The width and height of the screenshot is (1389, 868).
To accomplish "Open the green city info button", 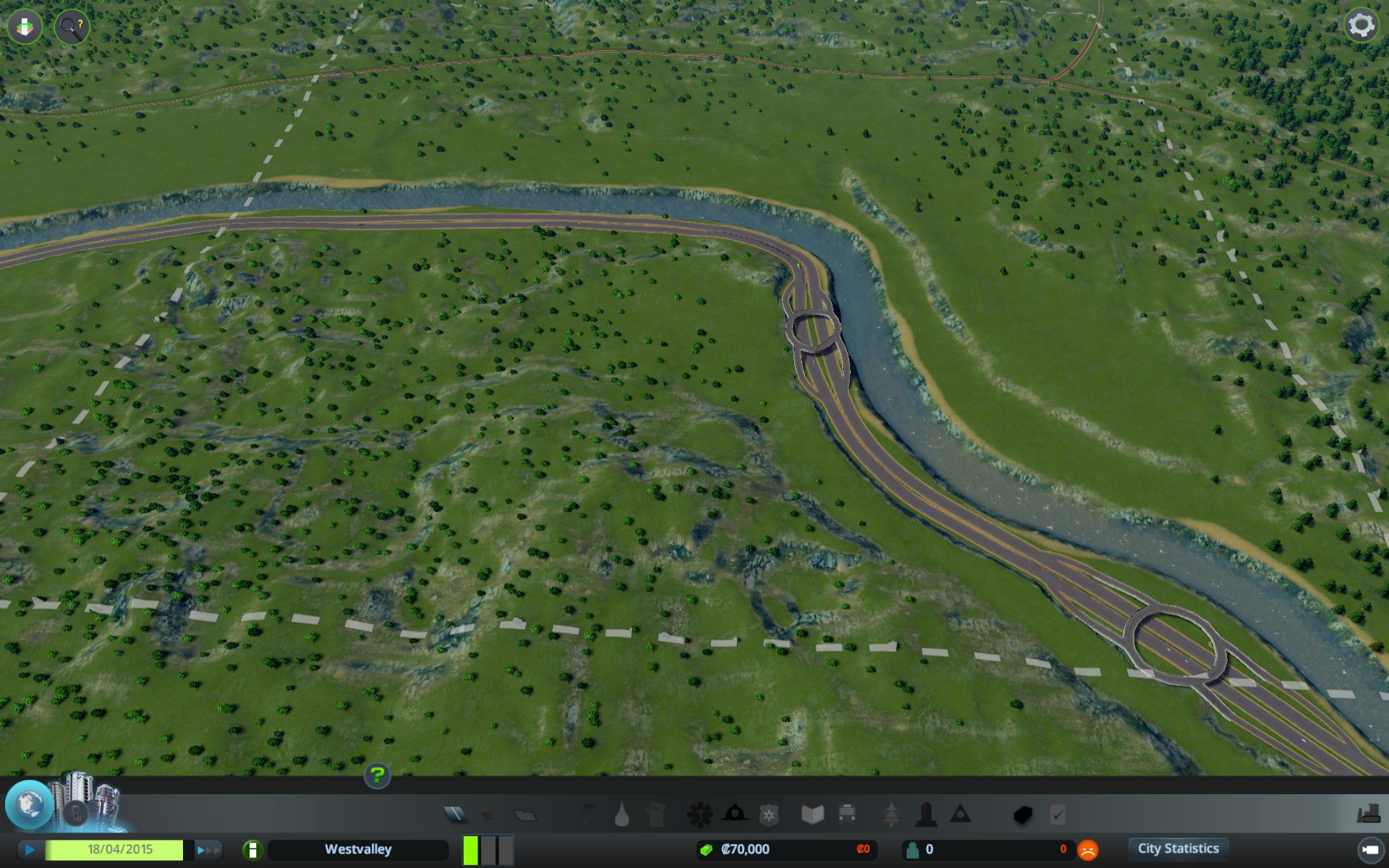I will [252, 850].
